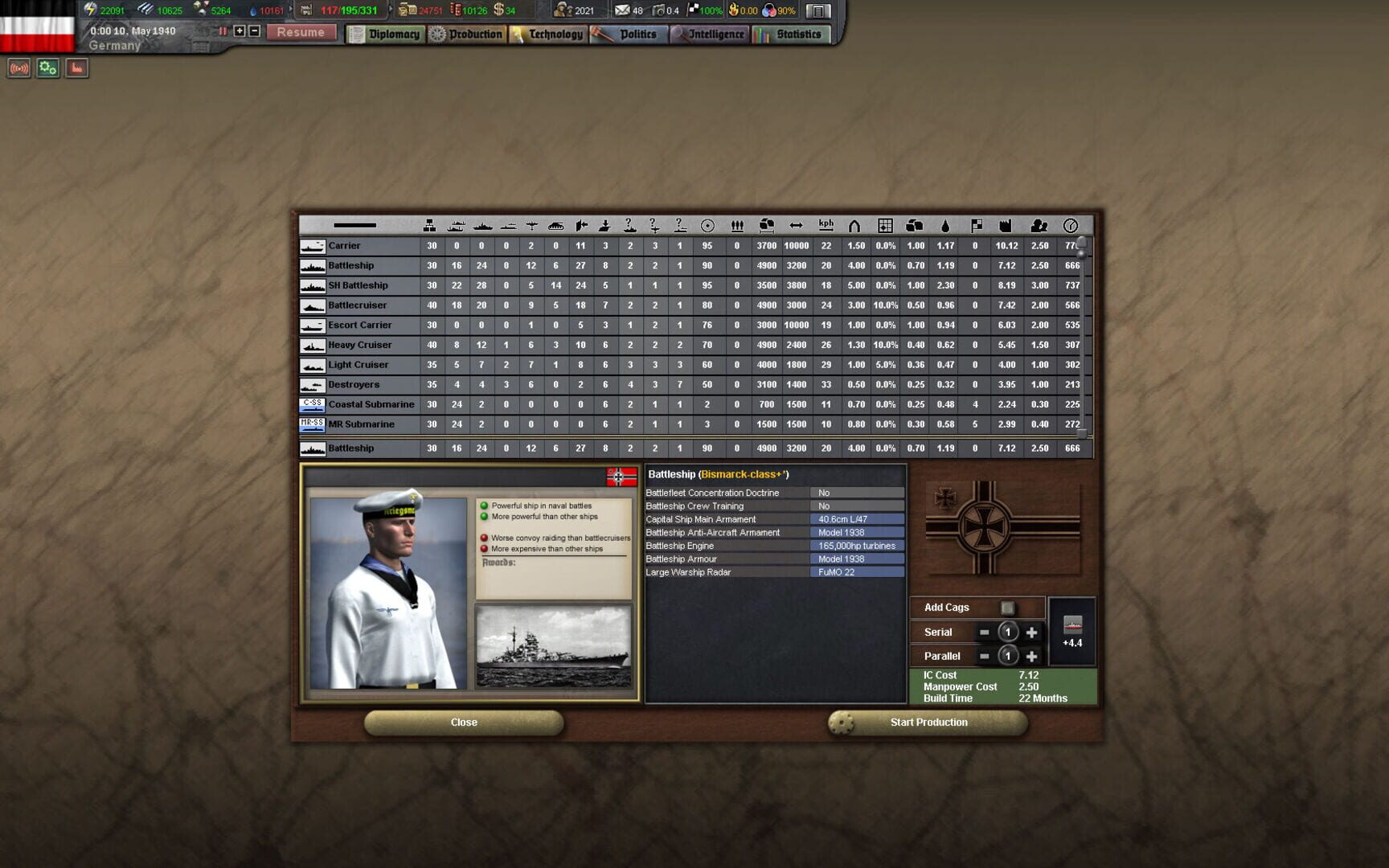This screenshot has height=868, width=1389.
Task: Increase the Serial production count
Action: (1033, 632)
